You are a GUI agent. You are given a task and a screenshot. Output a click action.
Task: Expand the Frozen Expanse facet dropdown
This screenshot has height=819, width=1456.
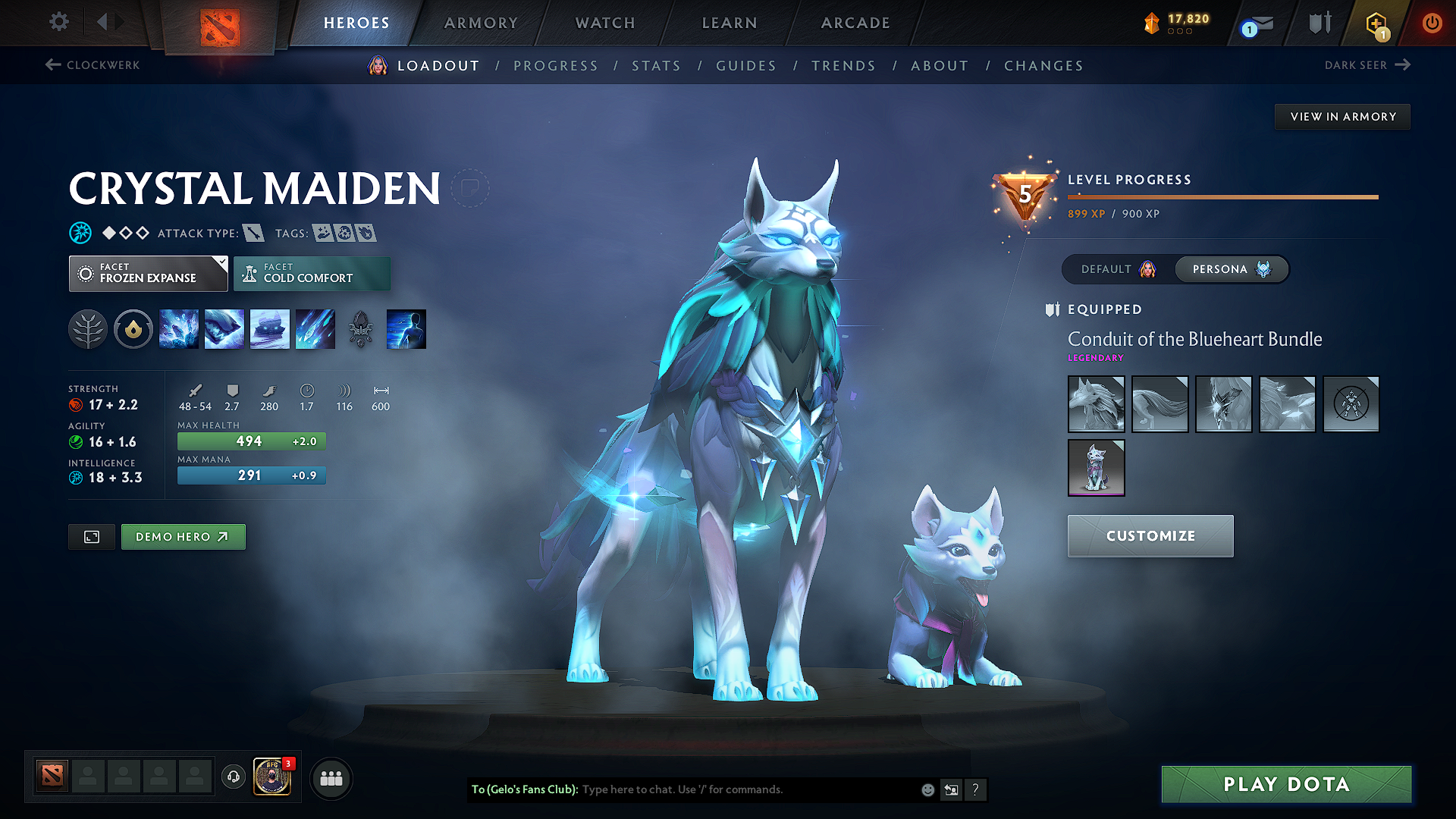pos(148,273)
